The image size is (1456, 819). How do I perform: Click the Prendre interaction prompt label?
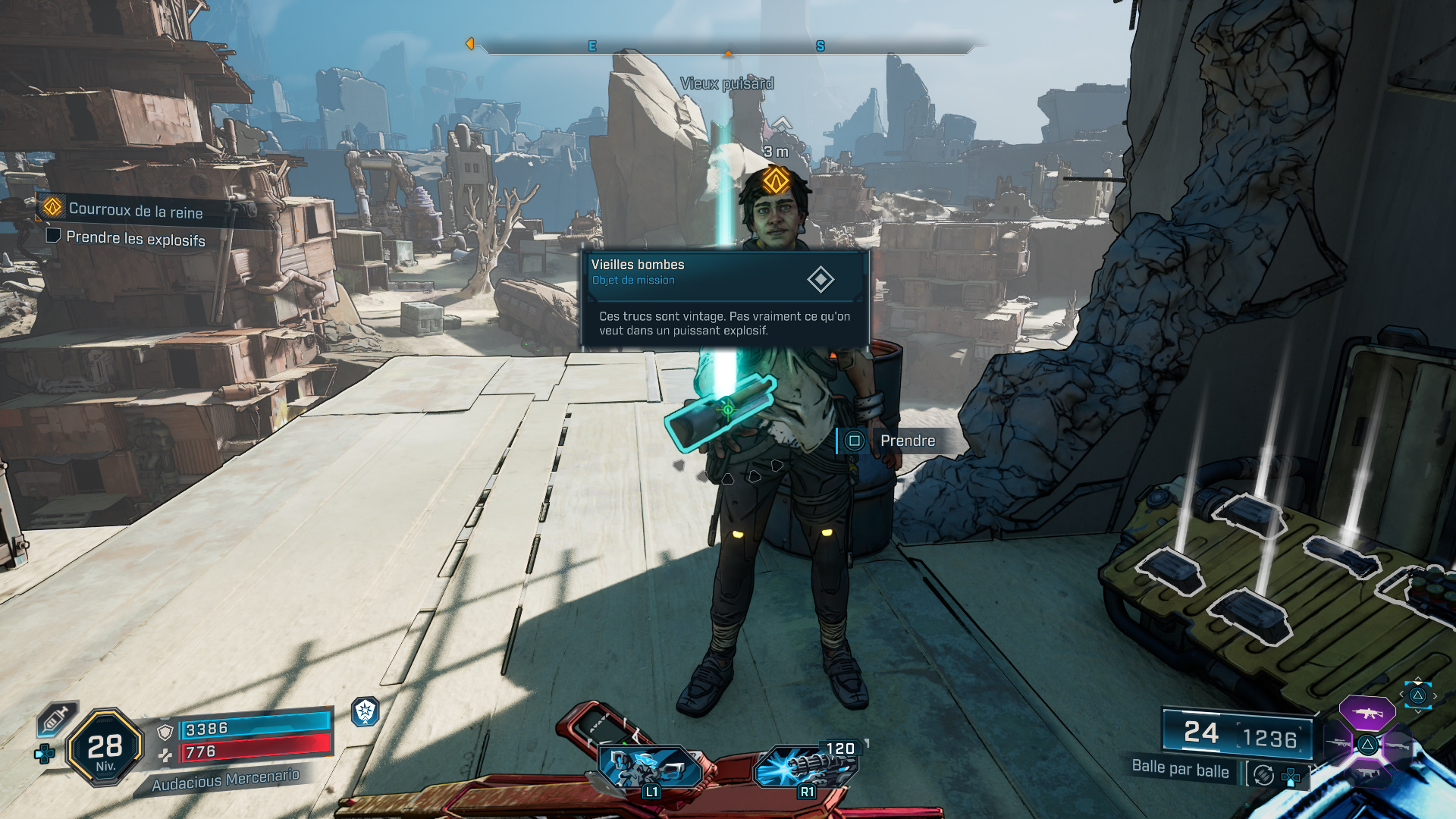(907, 441)
